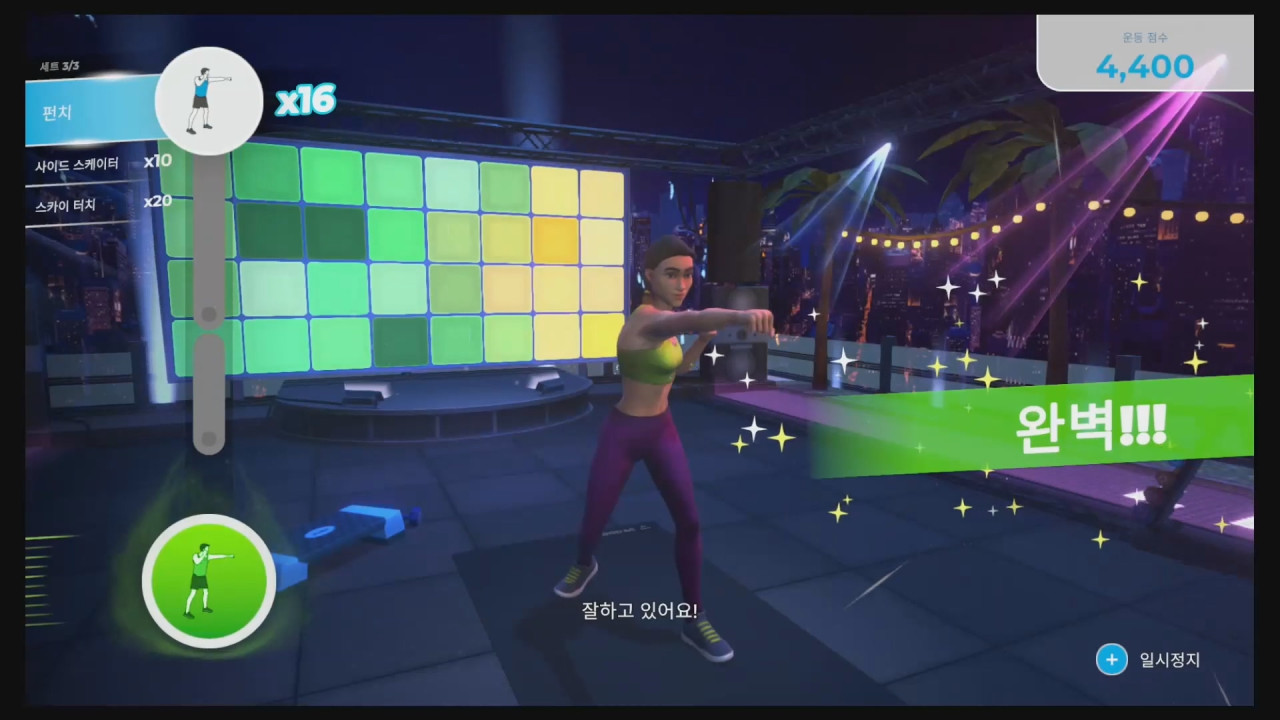The width and height of the screenshot is (1280, 720).
Task: Select the punch demo icon in the white circle
Action: click(x=208, y=98)
